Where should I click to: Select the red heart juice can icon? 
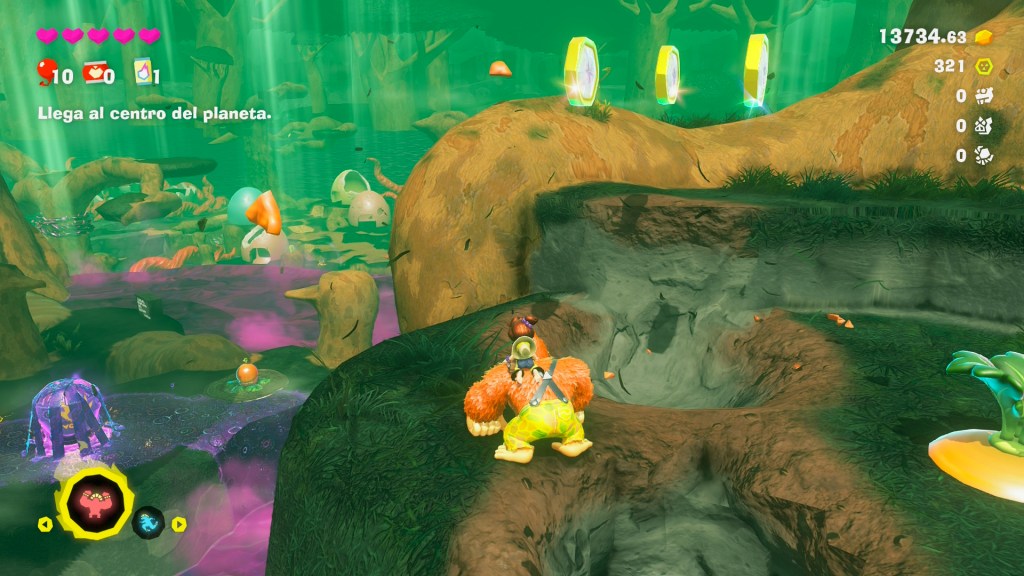93,72
